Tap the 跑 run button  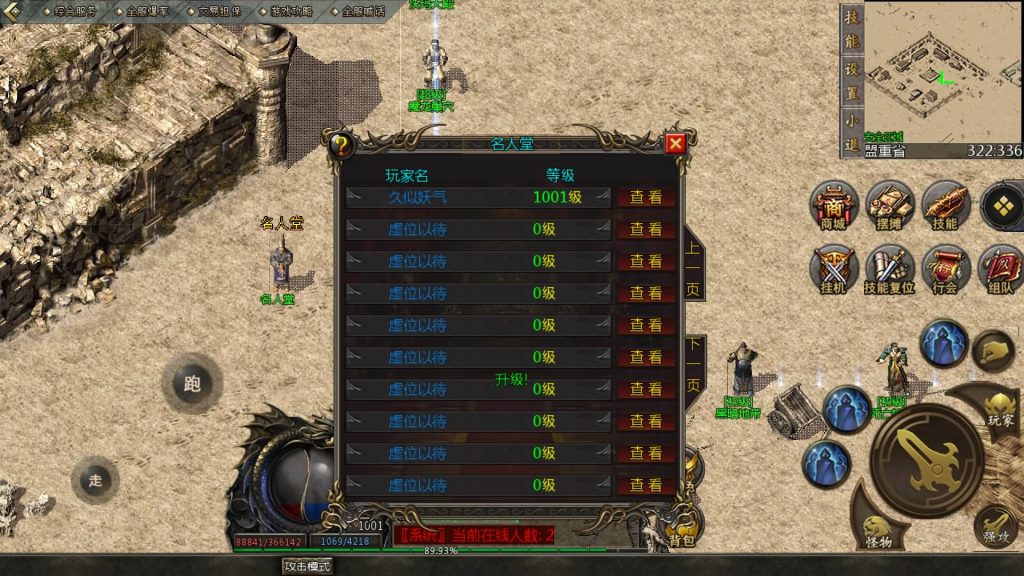point(192,383)
